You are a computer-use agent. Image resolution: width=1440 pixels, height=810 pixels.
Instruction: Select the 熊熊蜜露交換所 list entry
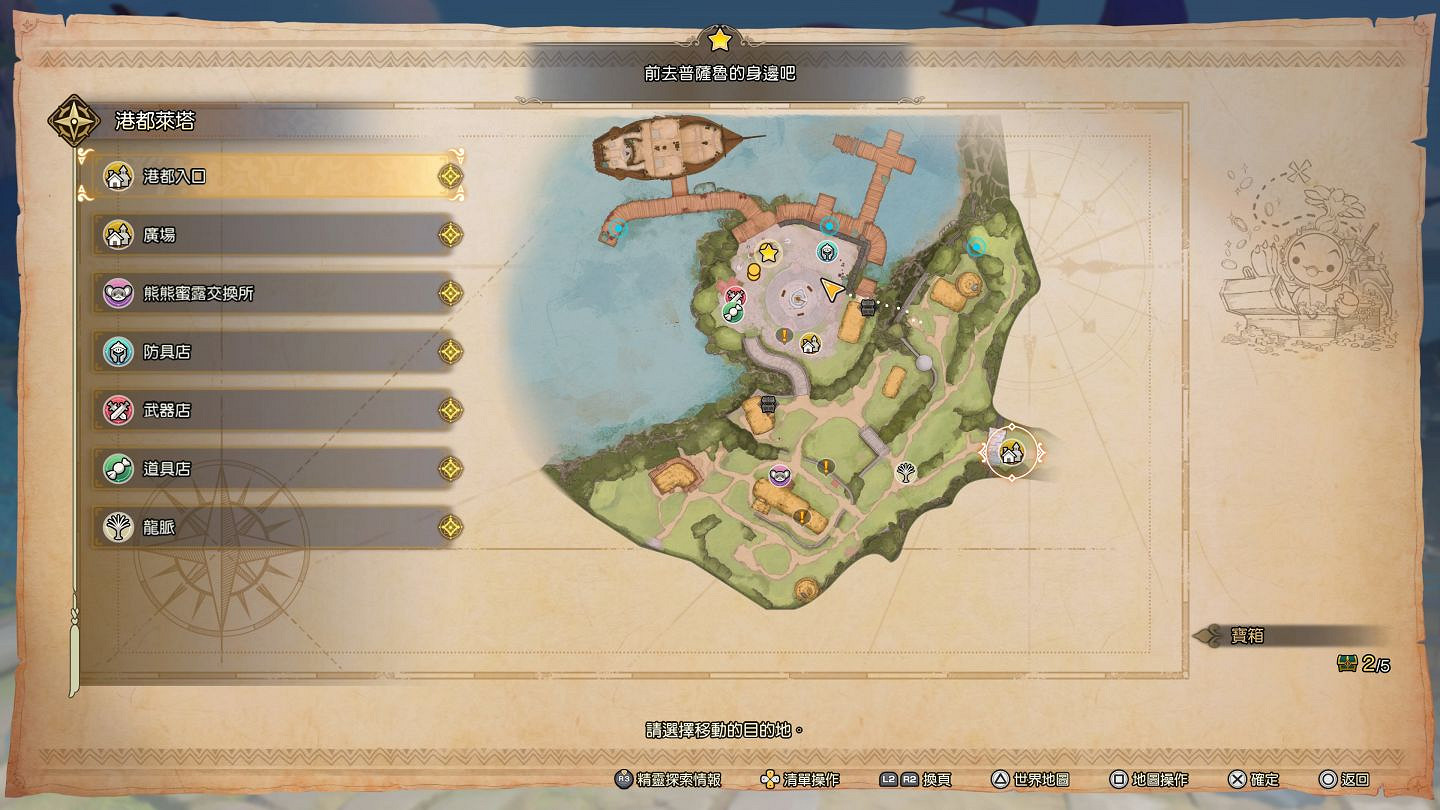click(x=270, y=294)
